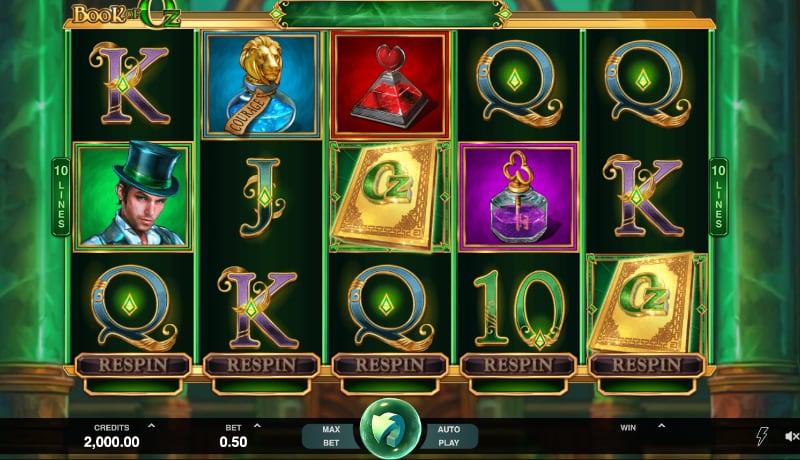The image size is (800, 460).
Task: Respin the reel with the purple clover potion
Action: pos(519,365)
